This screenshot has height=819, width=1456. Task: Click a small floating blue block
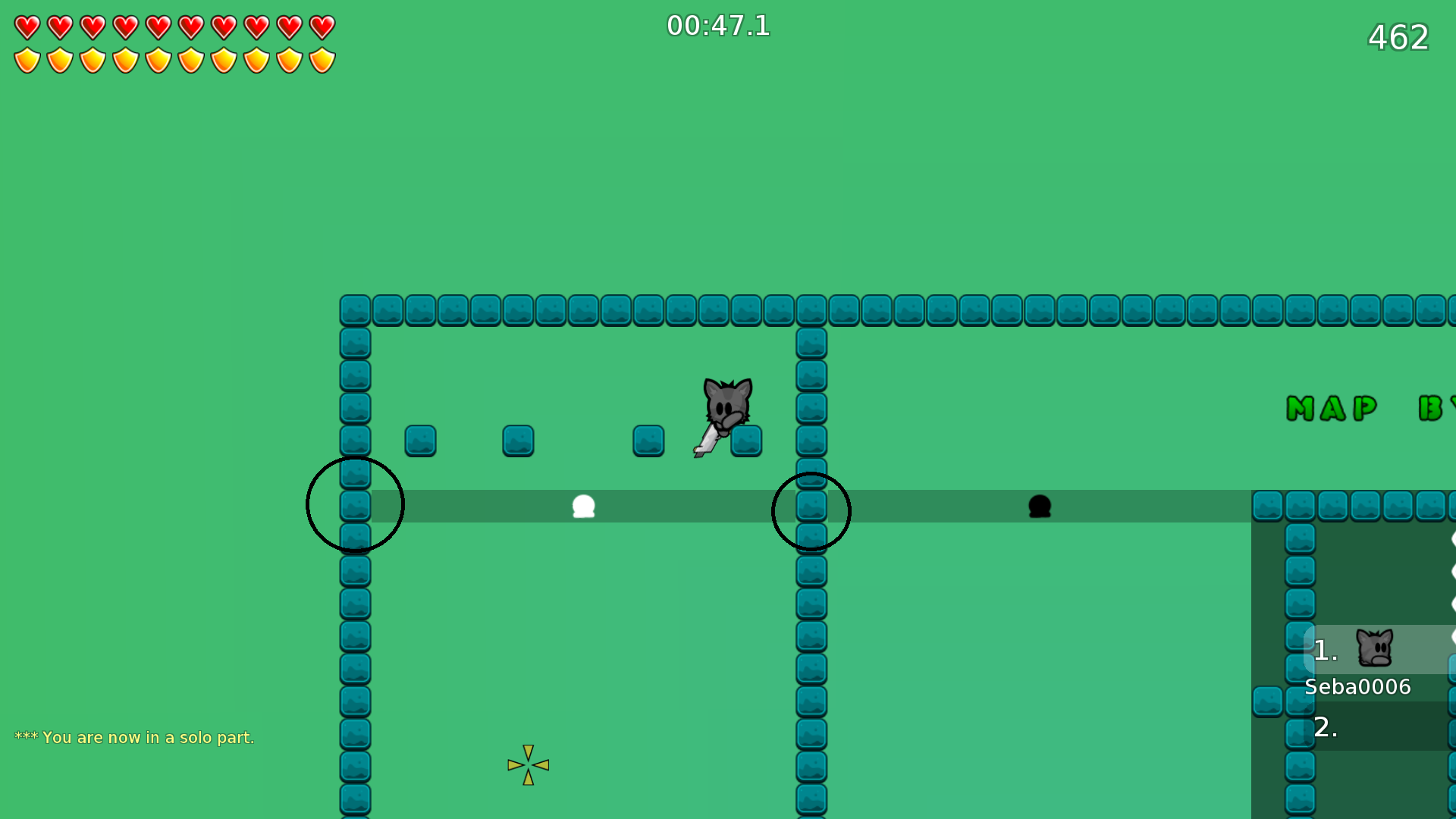[x=420, y=441]
